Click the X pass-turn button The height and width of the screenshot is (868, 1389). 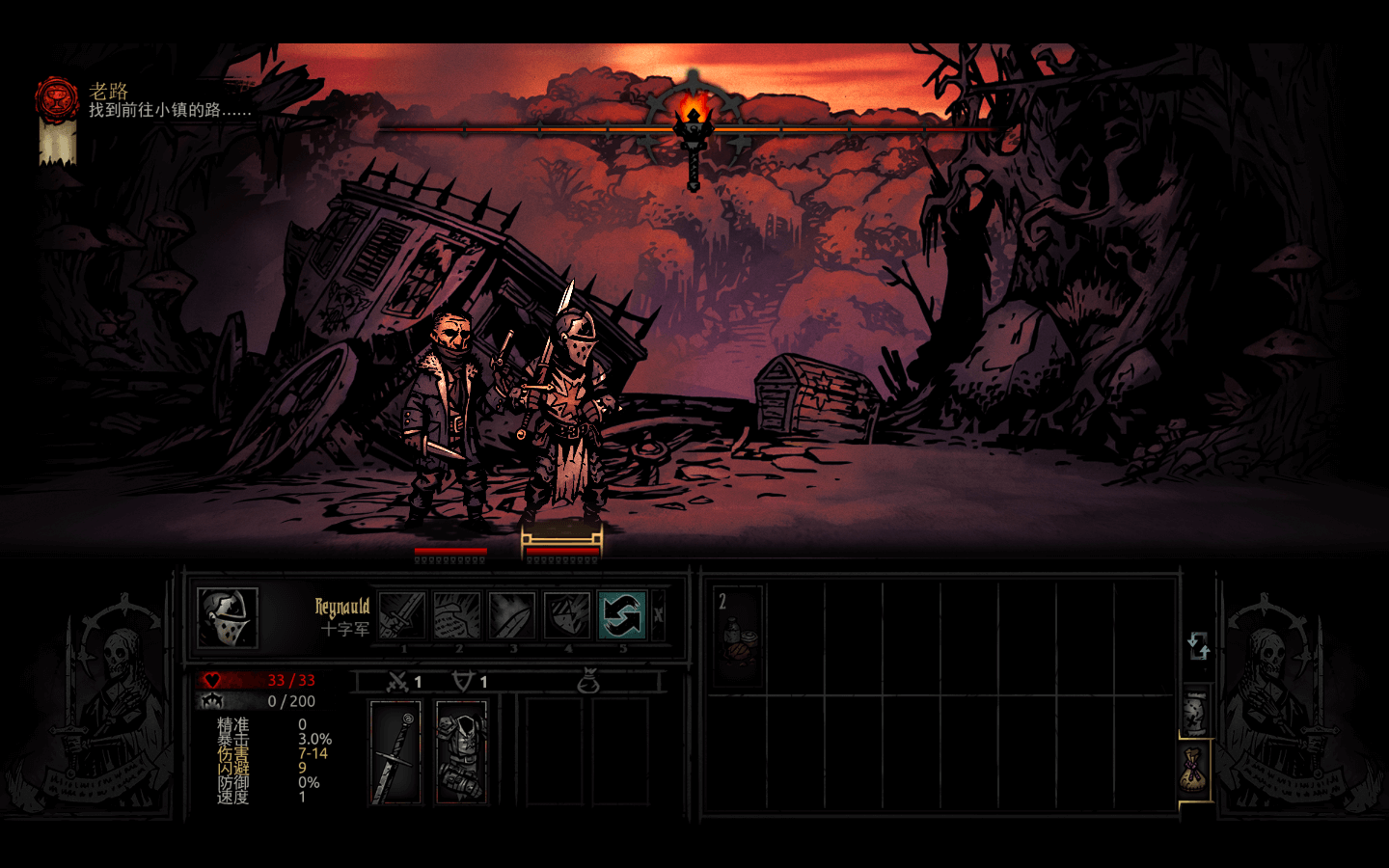[x=659, y=615]
